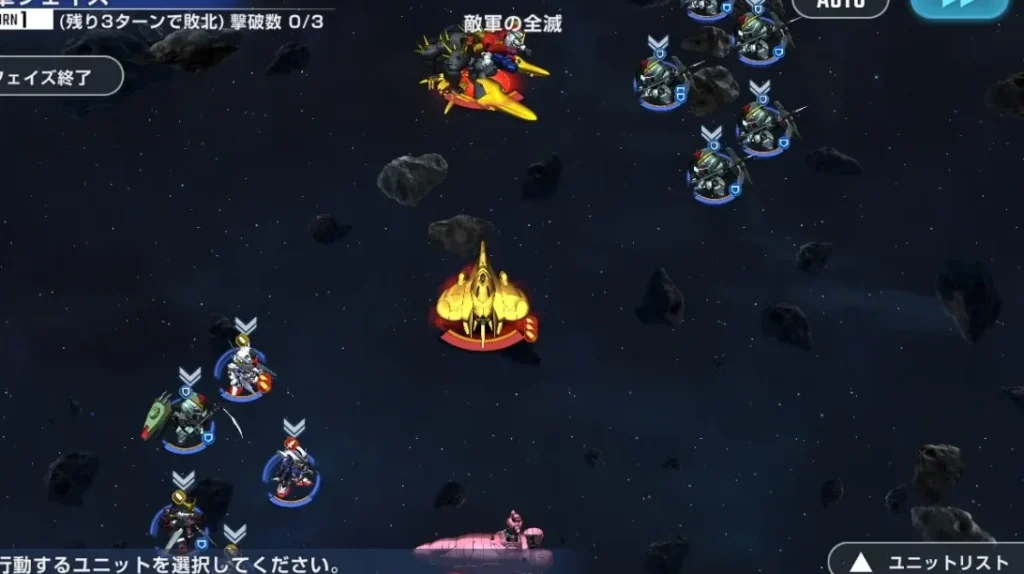Select the gold warship unit
The width and height of the screenshot is (1024, 574).
(x=484, y=302)
